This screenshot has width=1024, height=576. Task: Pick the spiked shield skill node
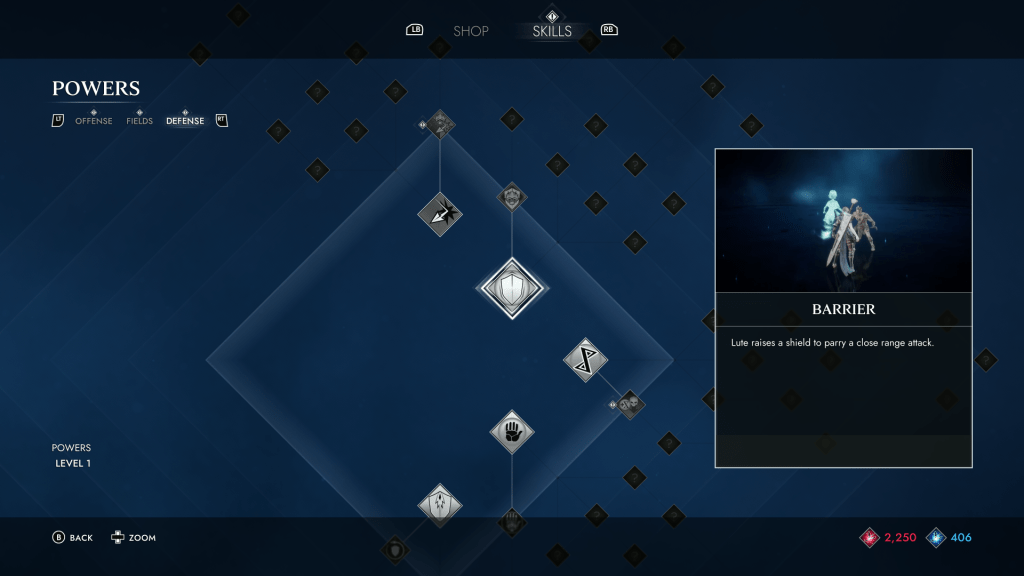tap(439, 505)
